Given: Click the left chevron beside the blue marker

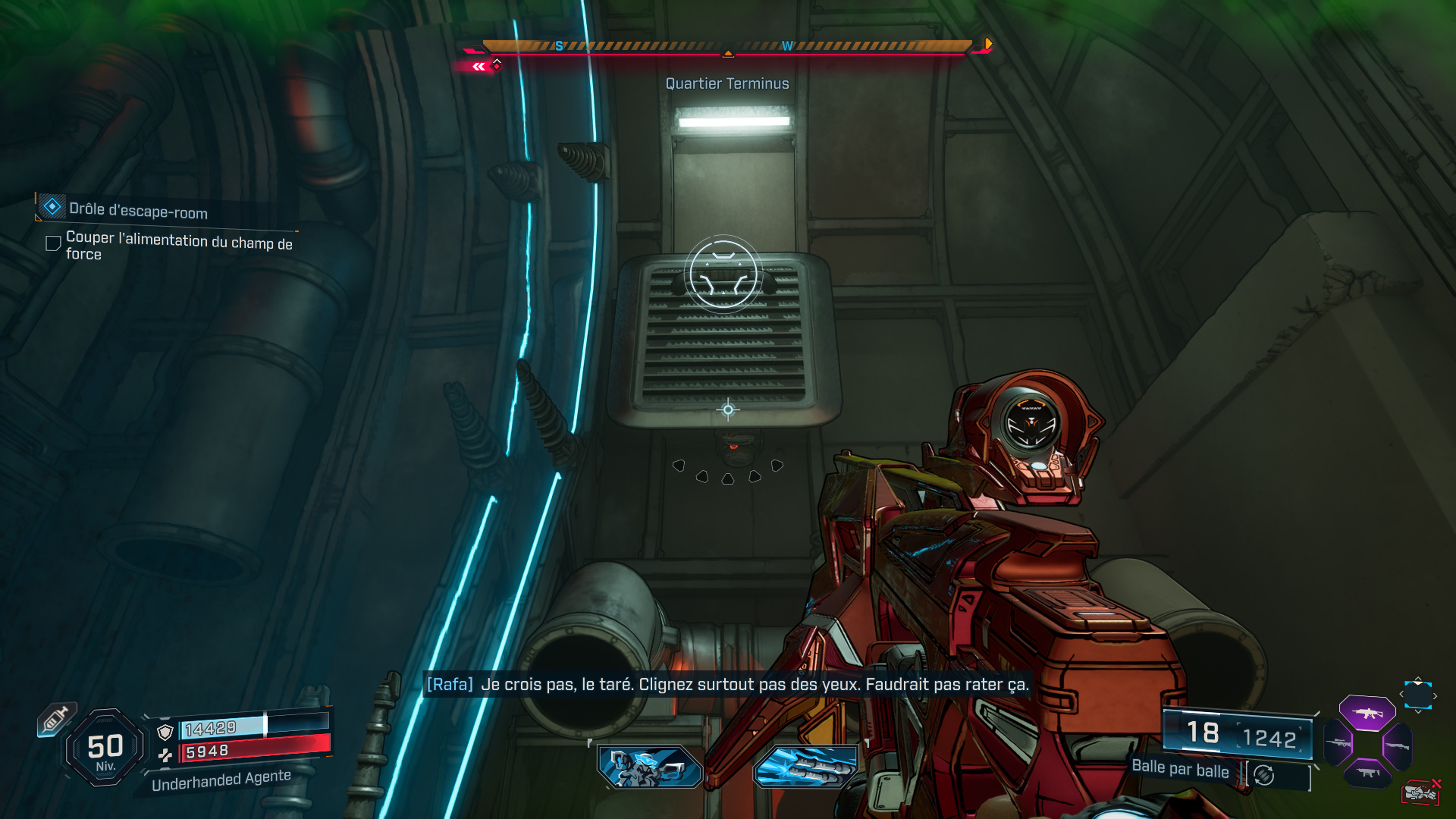Looking at the screenshot, I should coord(1401,694).
